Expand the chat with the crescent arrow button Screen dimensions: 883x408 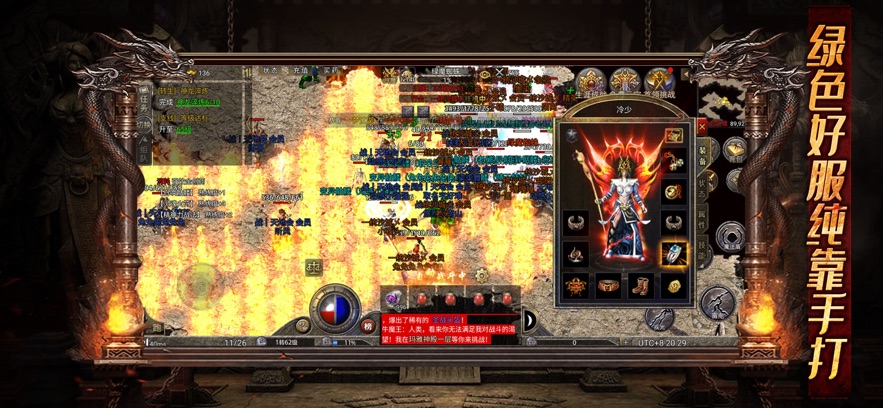click(530, 320)
